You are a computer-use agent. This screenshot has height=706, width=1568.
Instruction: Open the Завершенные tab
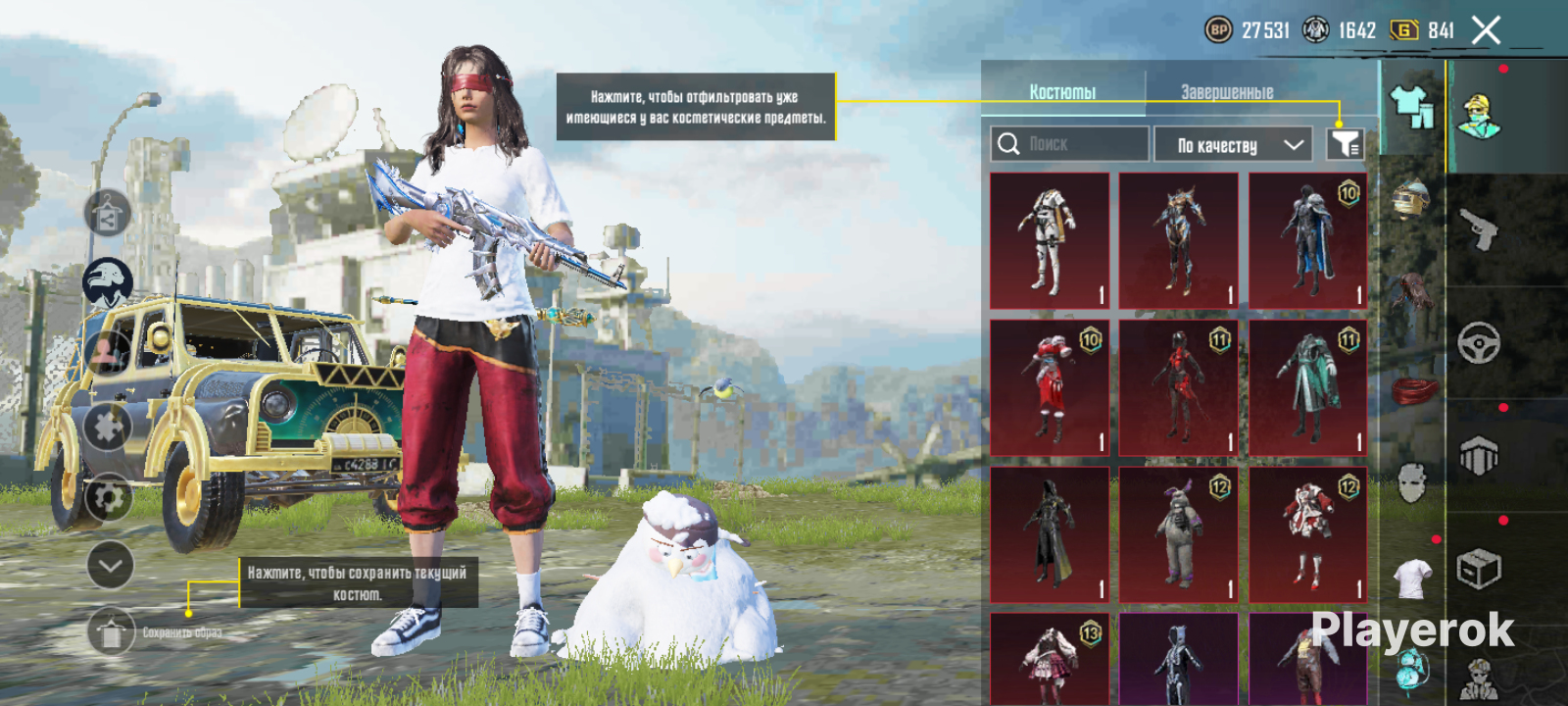1227,91
